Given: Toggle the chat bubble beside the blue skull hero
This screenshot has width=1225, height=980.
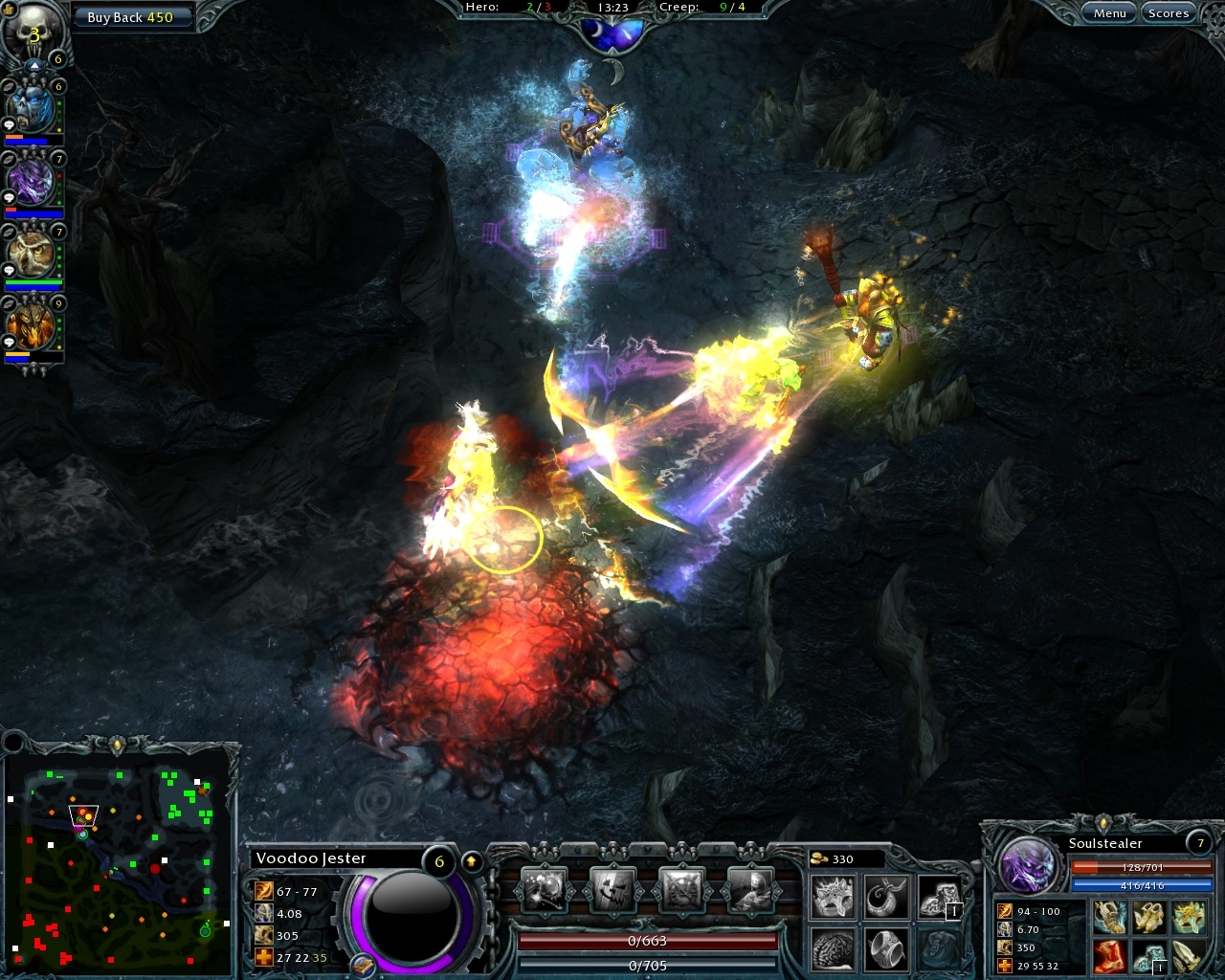Looking at the screenshot, I should 10,124.
